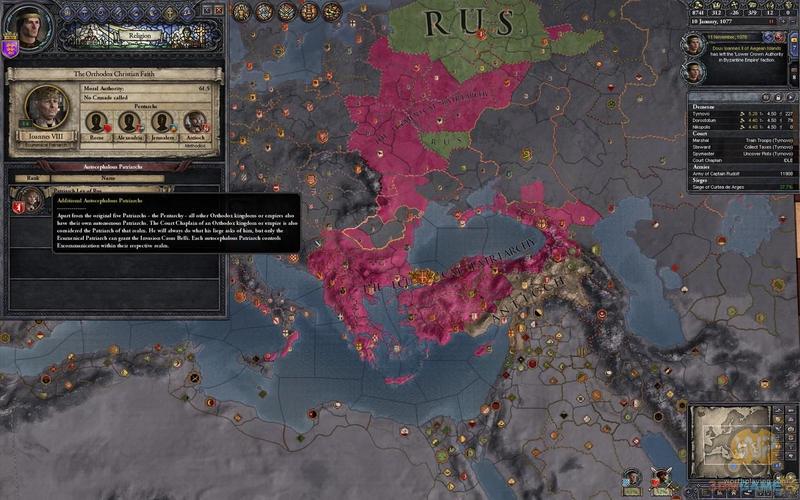Select the Dorostotum demesne entry
This screenshot has height=500, width=800.
pos(740,120)
